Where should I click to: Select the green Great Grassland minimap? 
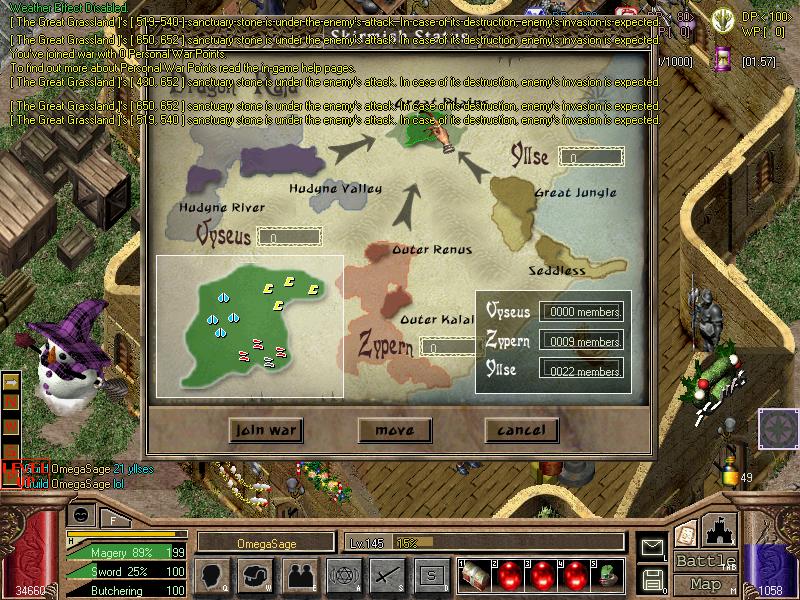pos(250,326)
